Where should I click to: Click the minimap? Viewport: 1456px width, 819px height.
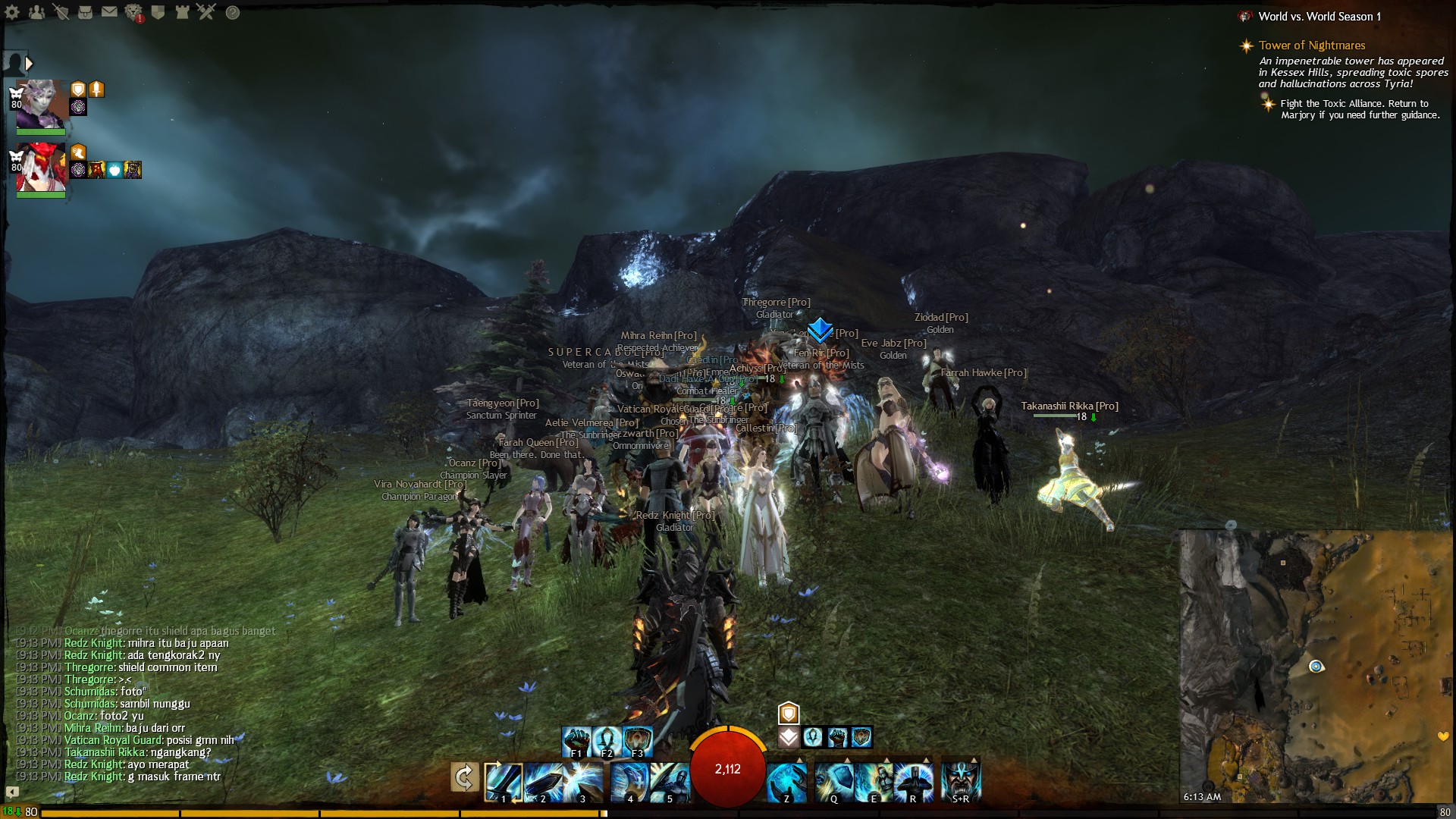1316,666
